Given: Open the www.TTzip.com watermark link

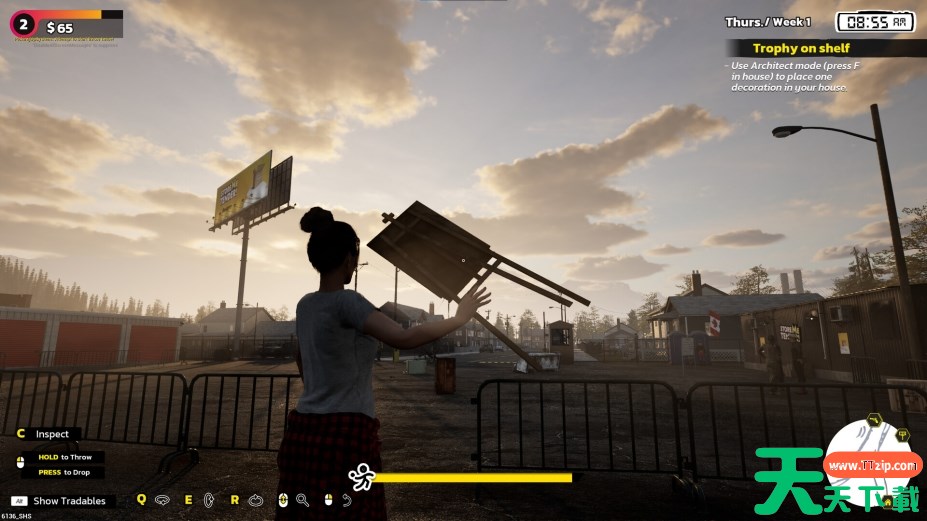Looking at the screenshot, I should (x=872, y=466).
